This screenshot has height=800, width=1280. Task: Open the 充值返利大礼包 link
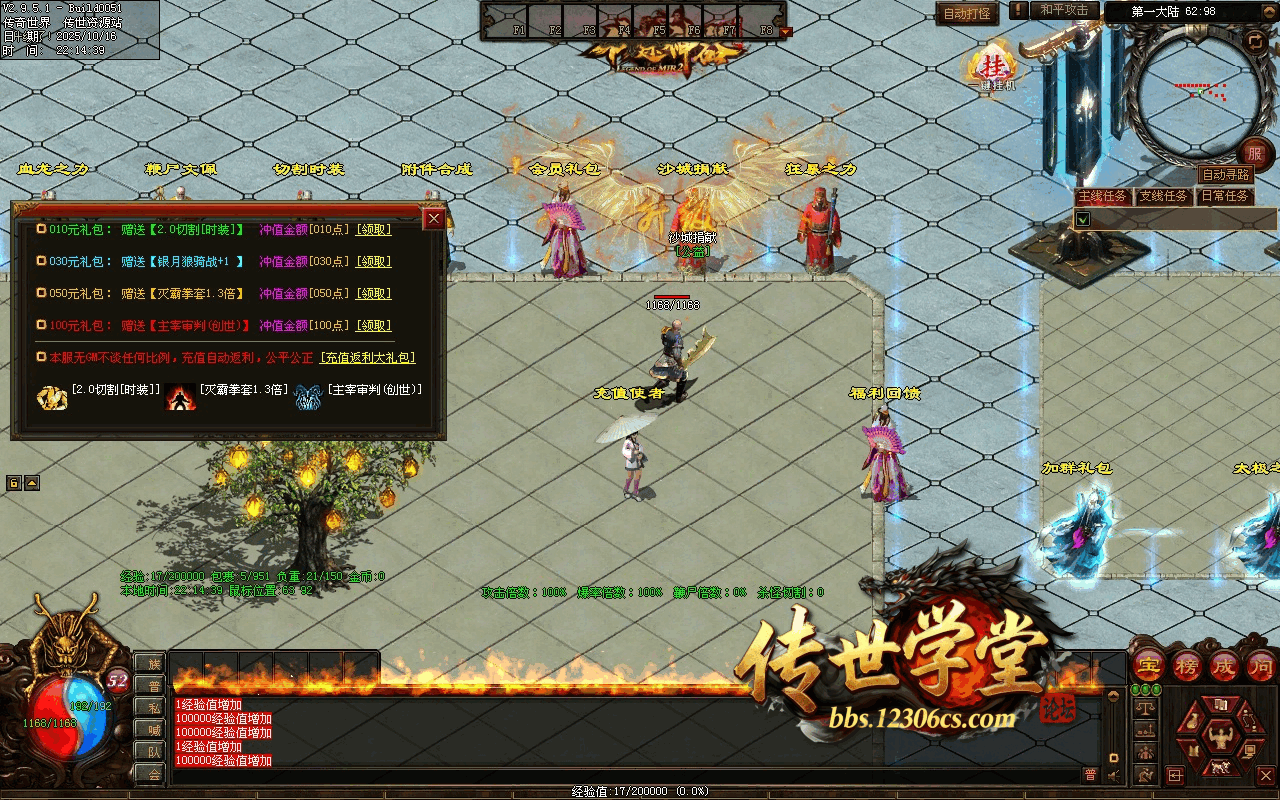click(367, 358)
